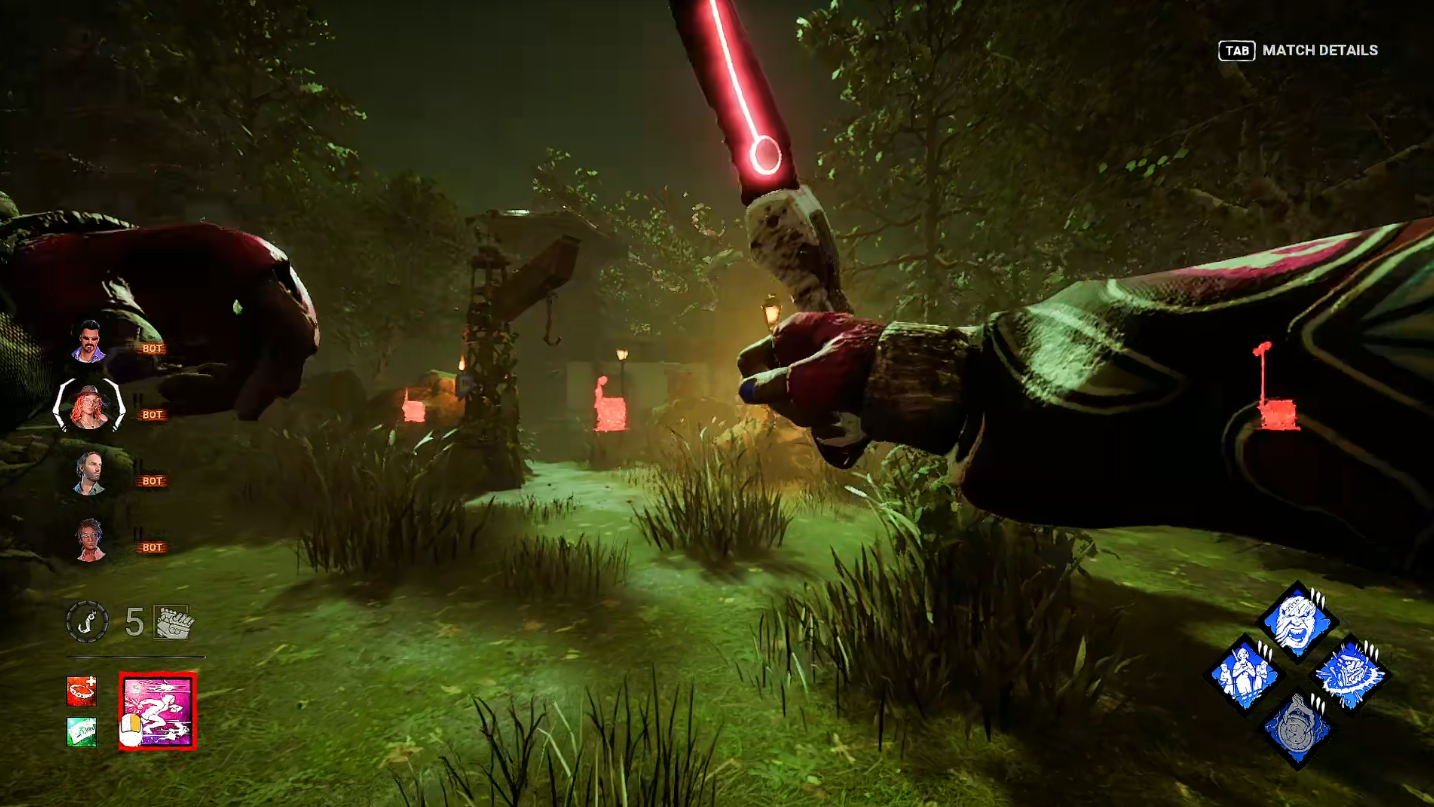Select the angry face perk
Viewport: 1434px width, 807px height.
coord(1297,622)
